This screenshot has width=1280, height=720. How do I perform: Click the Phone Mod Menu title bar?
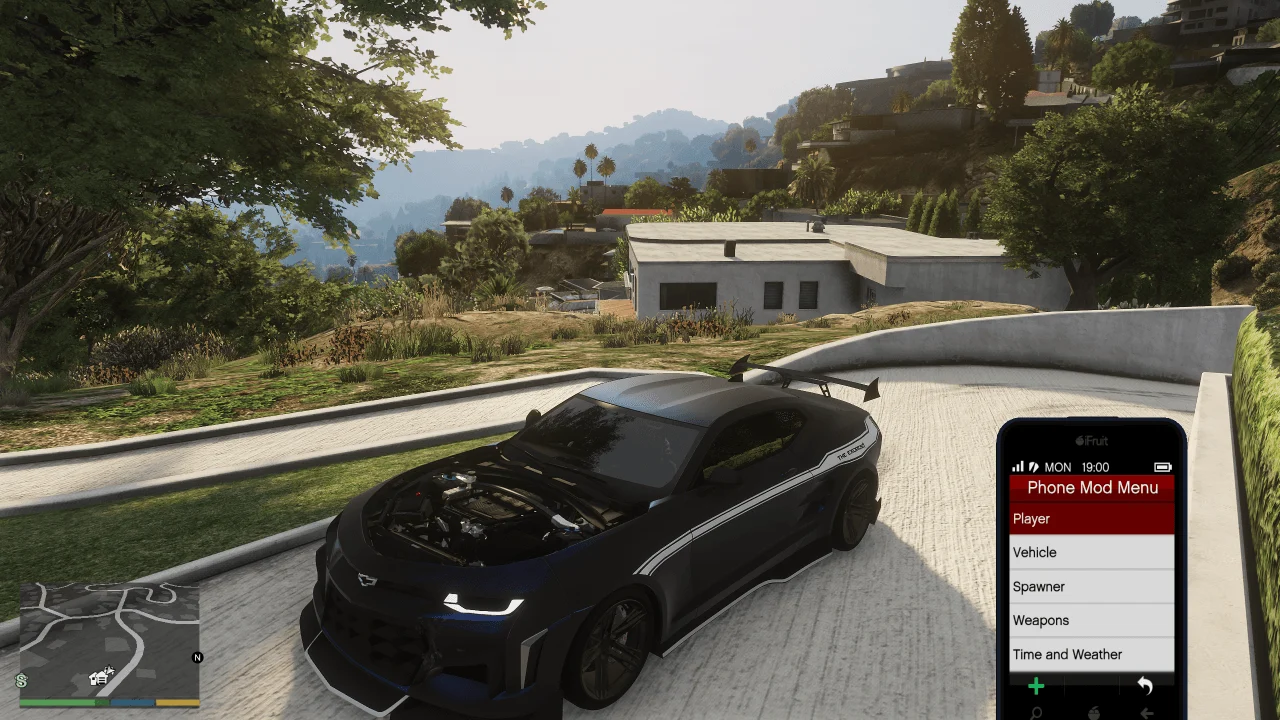pyautogui.click(x=1092, y=487)
